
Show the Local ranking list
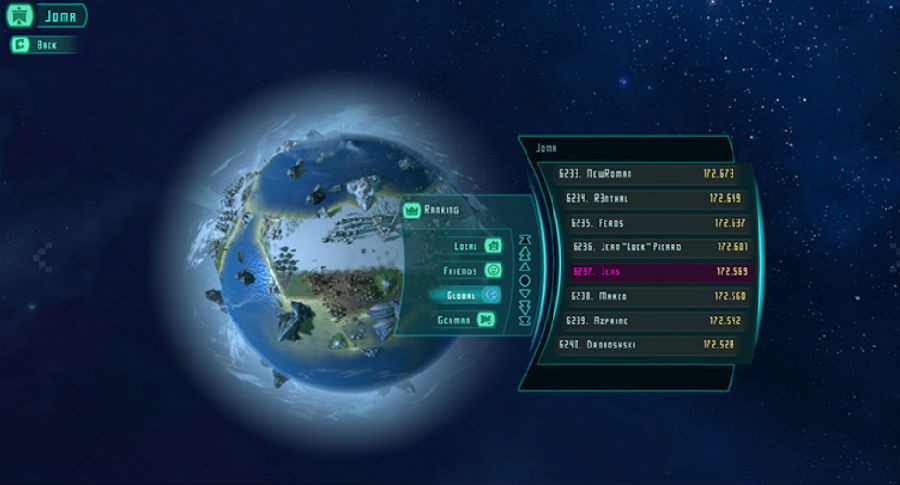pos(472,245)
